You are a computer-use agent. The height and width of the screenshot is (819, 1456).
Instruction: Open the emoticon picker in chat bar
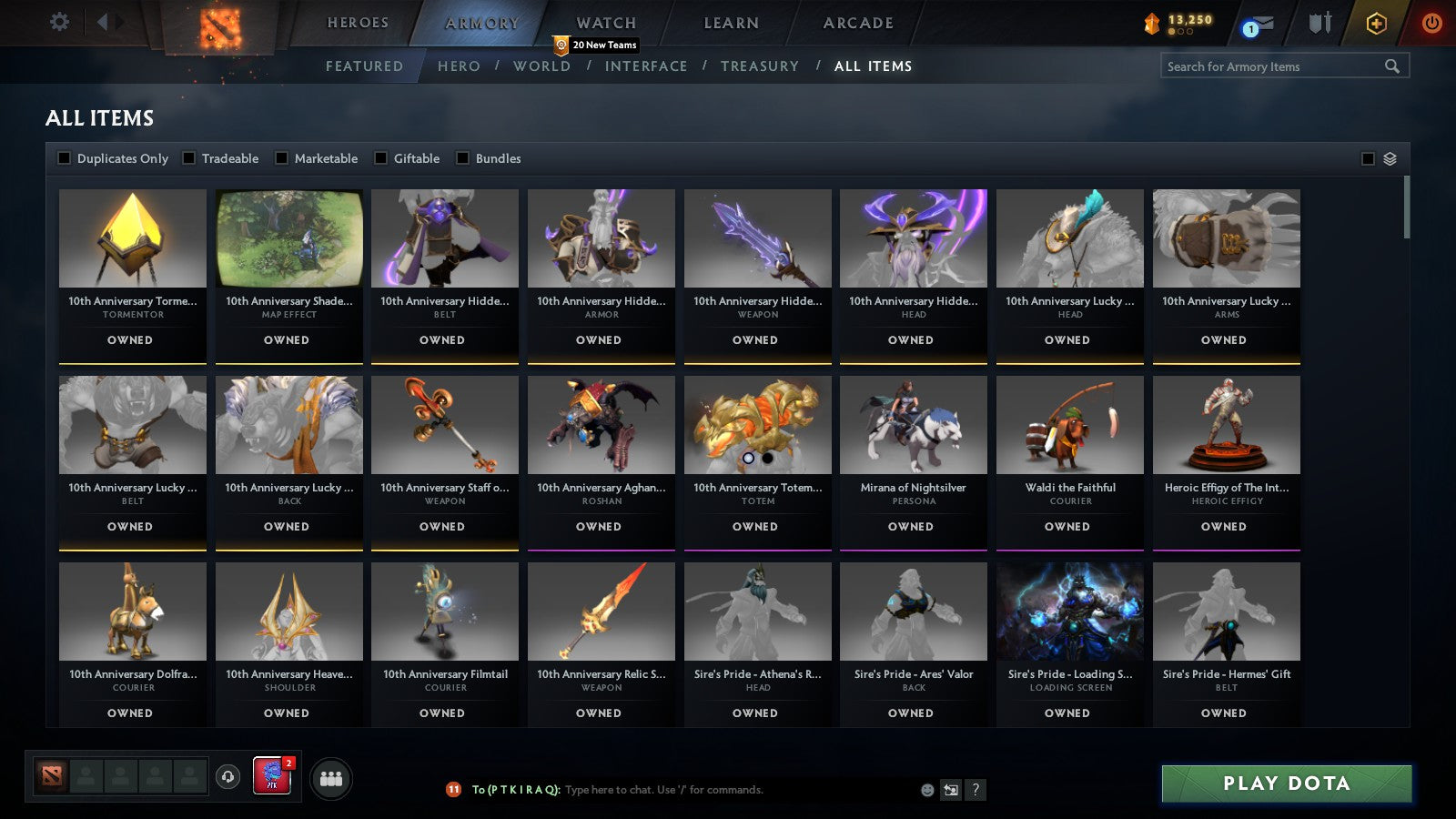(926, 791)
